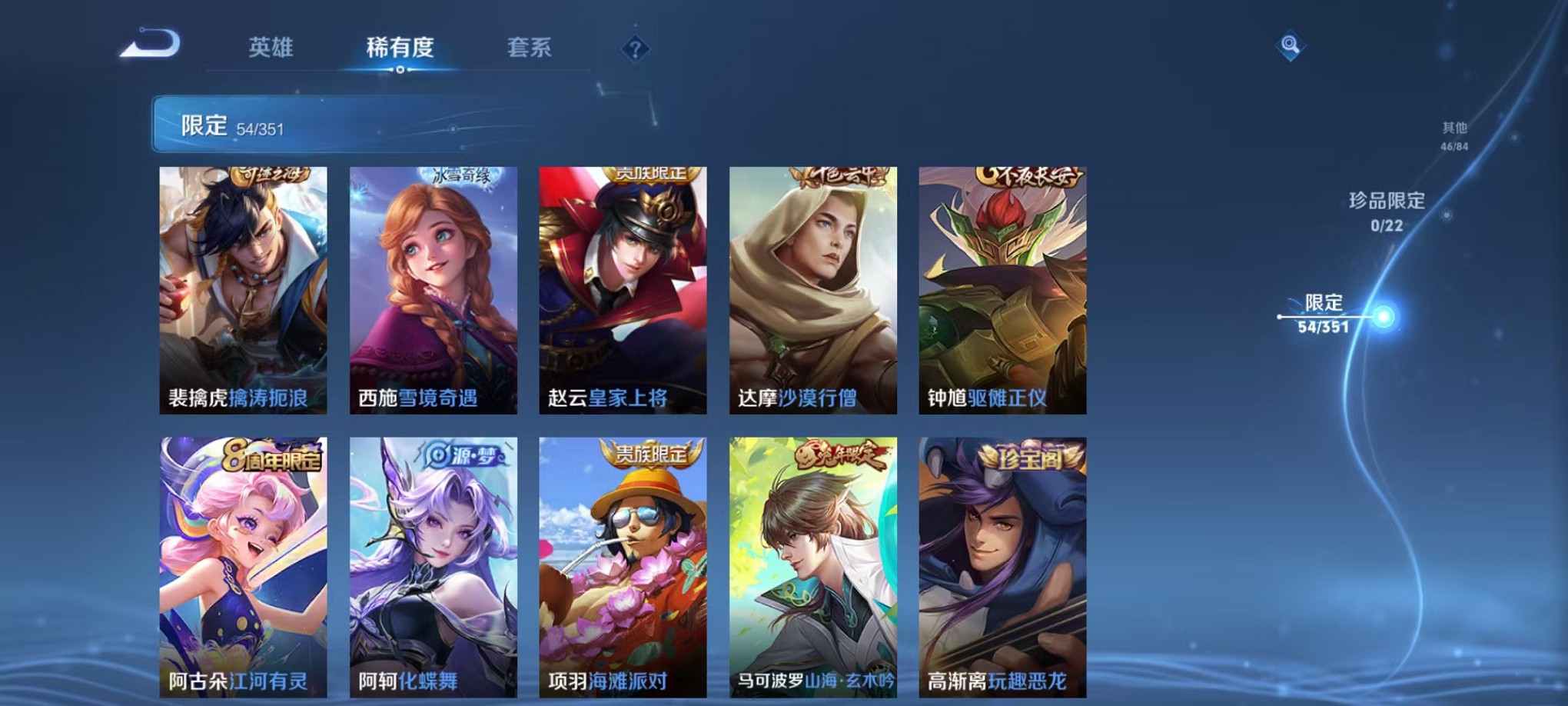Click the 8周年限定 badge on Aguduo's card
Image resolution: width=1568 pixels, height=706 pixels.
pos(273,456)
